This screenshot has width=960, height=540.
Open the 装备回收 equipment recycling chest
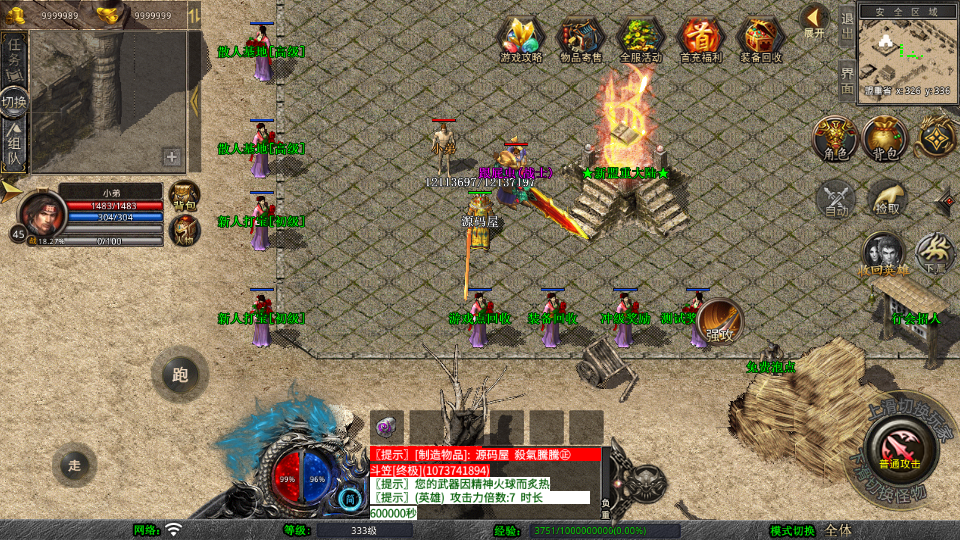coord(761,40)
